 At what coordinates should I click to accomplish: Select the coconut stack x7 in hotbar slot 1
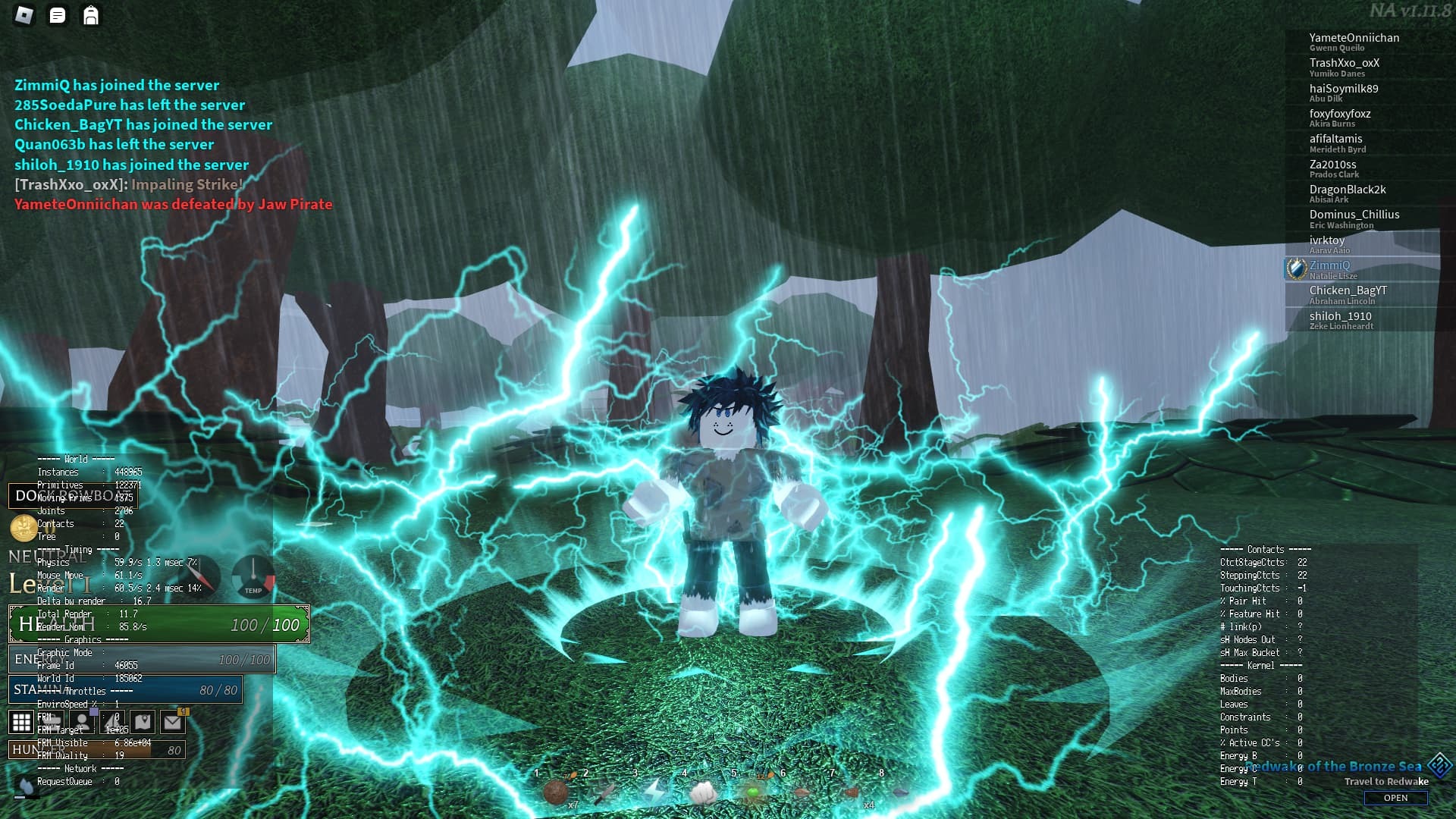[x=555, y=793]
